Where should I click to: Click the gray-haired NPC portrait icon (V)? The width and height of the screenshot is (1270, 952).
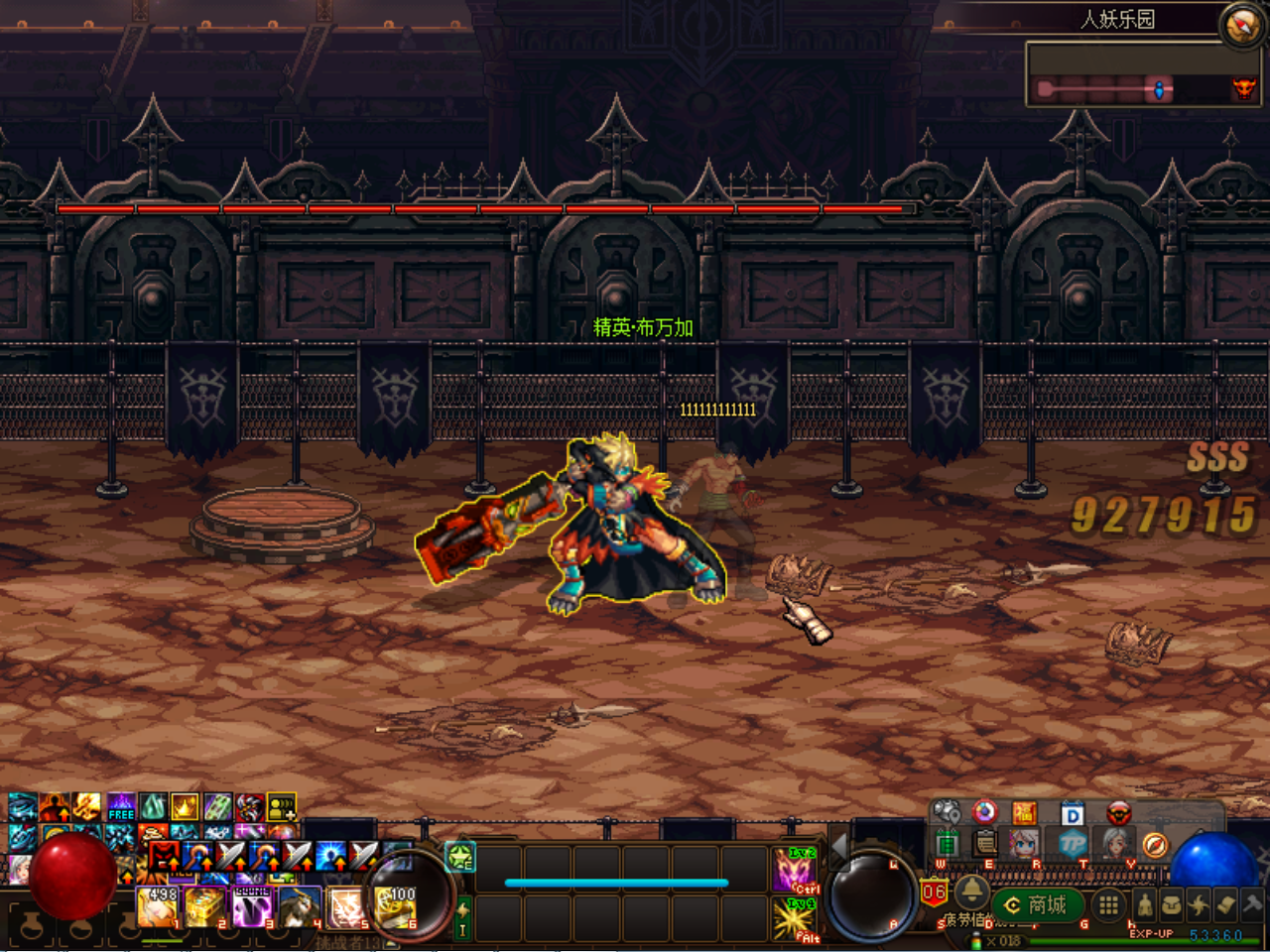[1112, 845]
